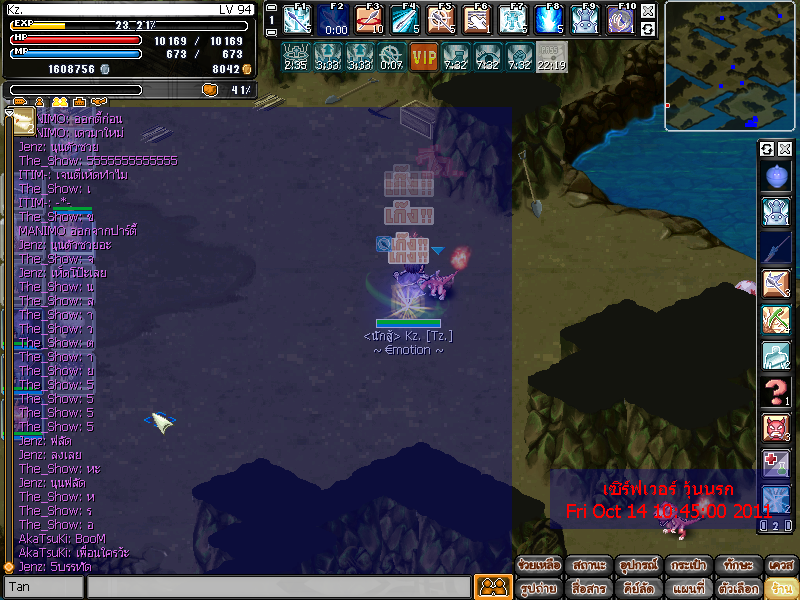The width and height of the screenshot is (800, 600).
Task: Open the อุปกรณ์ (equipment) window
Action: coord(638,564)
